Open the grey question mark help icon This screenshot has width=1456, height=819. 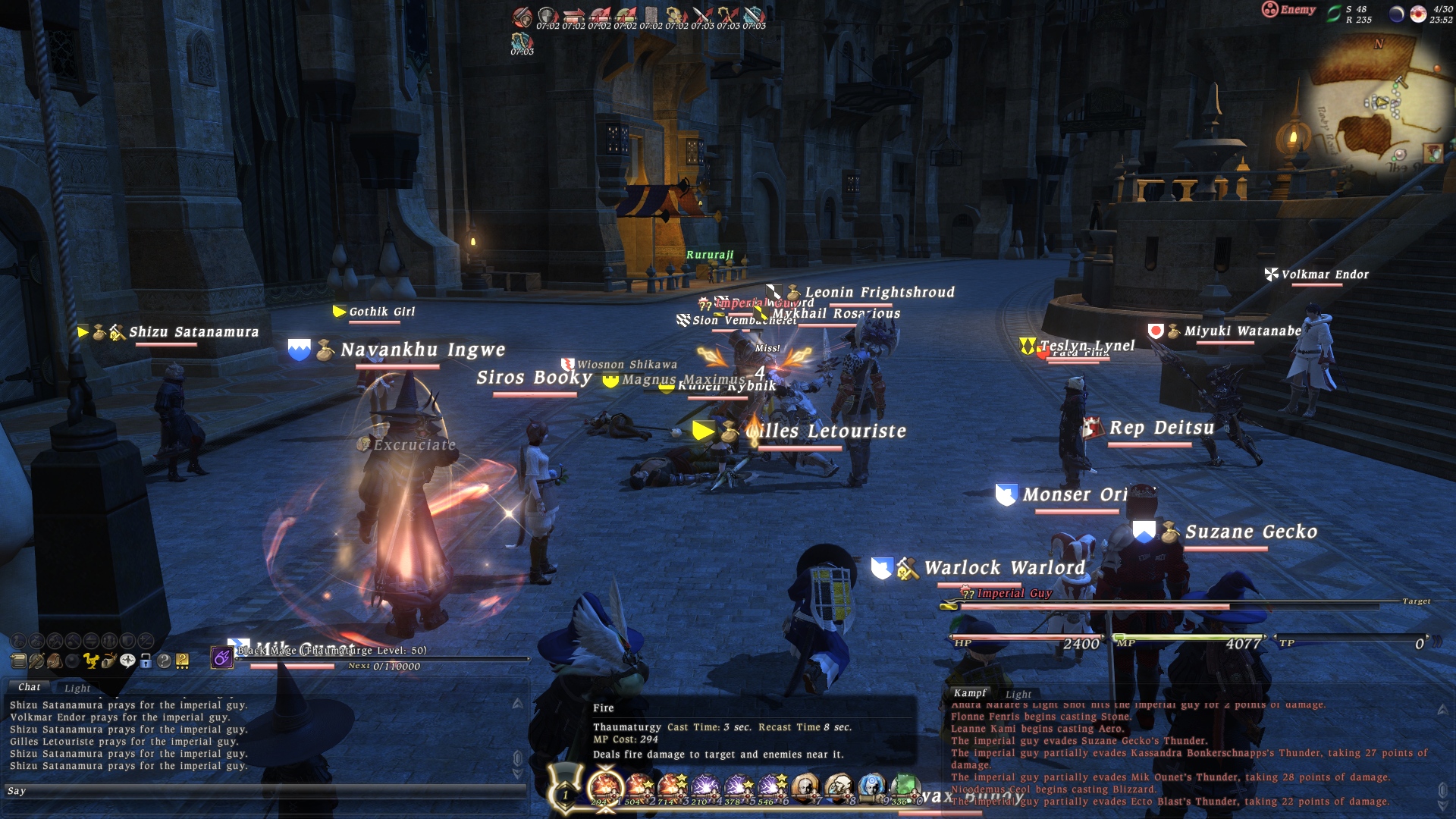164,661
